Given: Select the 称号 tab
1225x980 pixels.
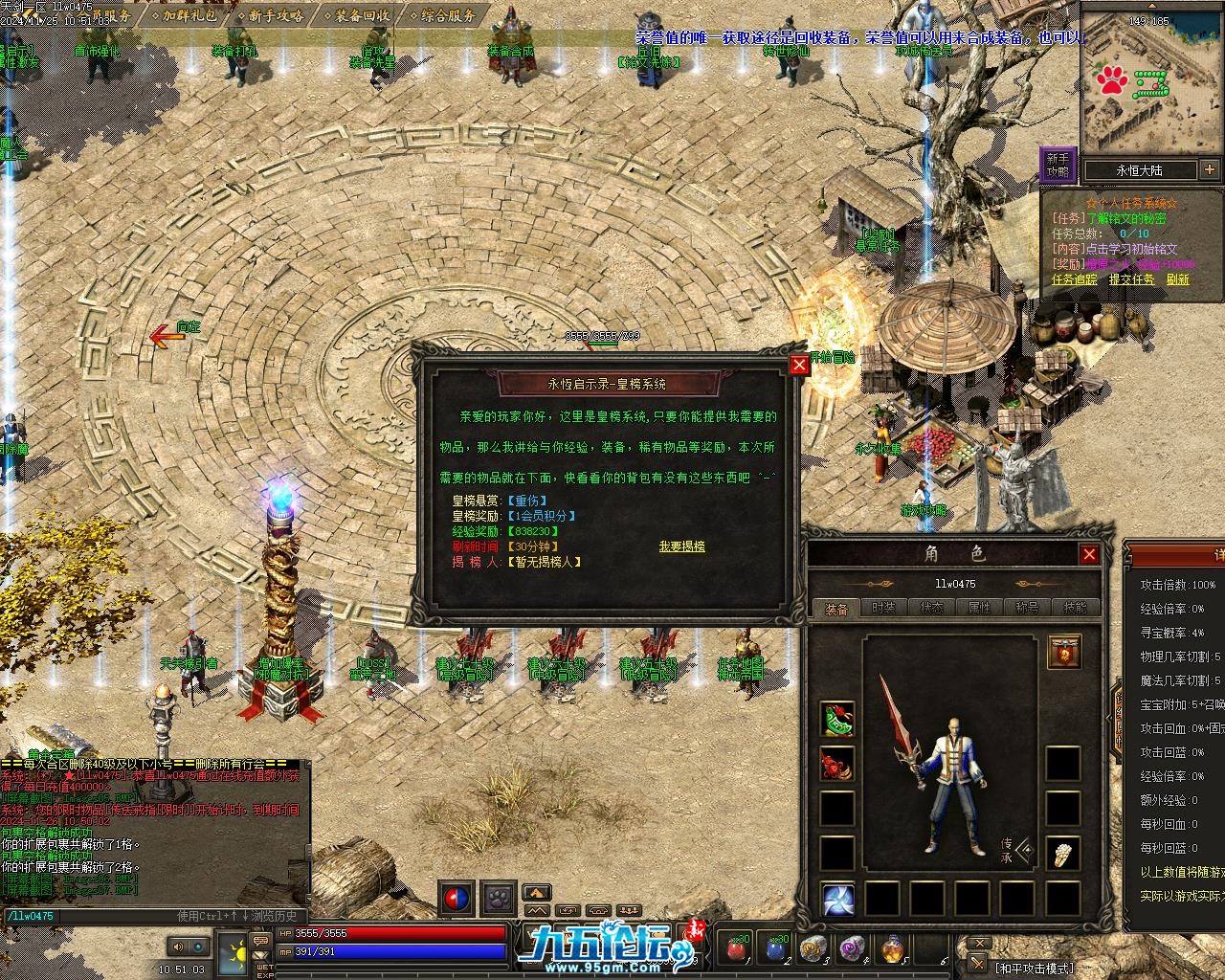Looking at the screenshot, I should point(1027,608).
